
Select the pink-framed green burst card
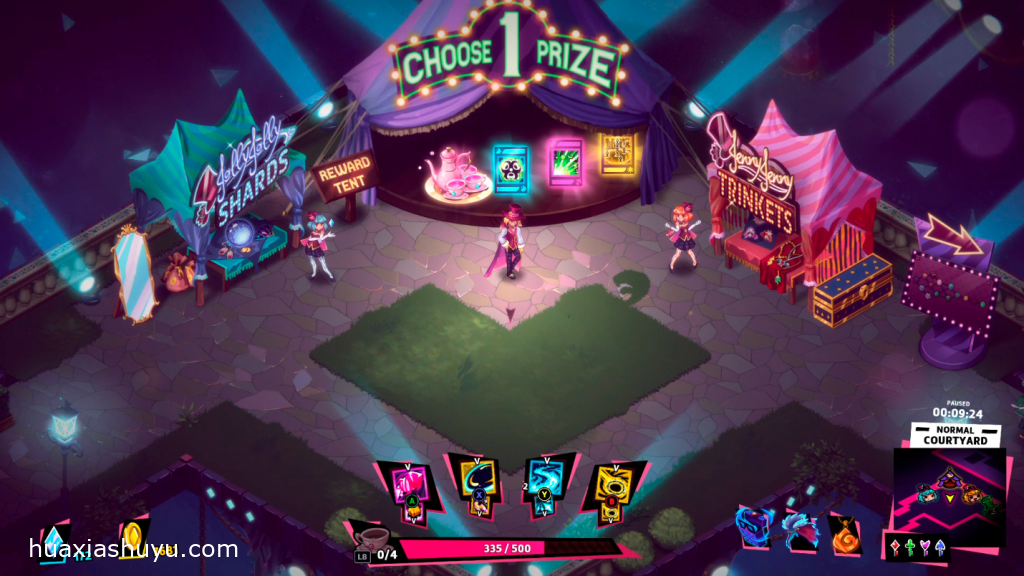pos(566,160)
